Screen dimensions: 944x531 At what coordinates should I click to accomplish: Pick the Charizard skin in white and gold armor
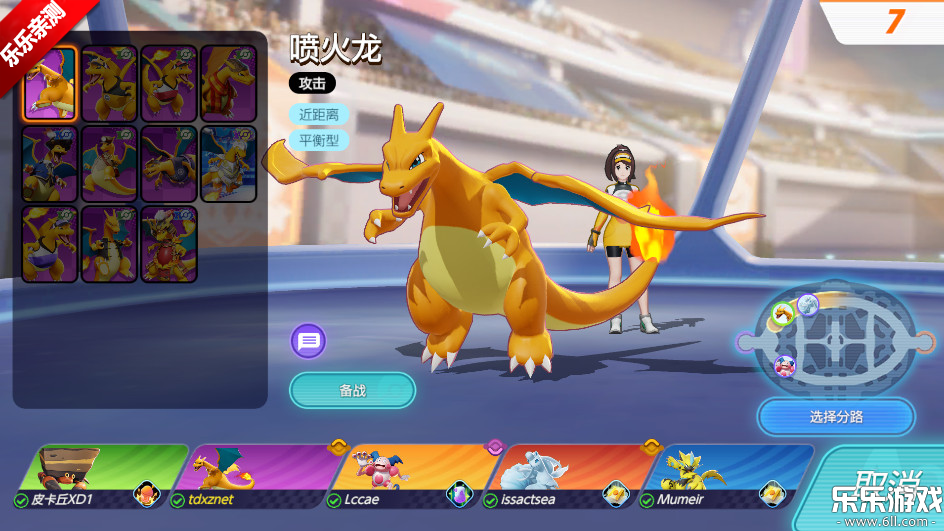point(228,164)
